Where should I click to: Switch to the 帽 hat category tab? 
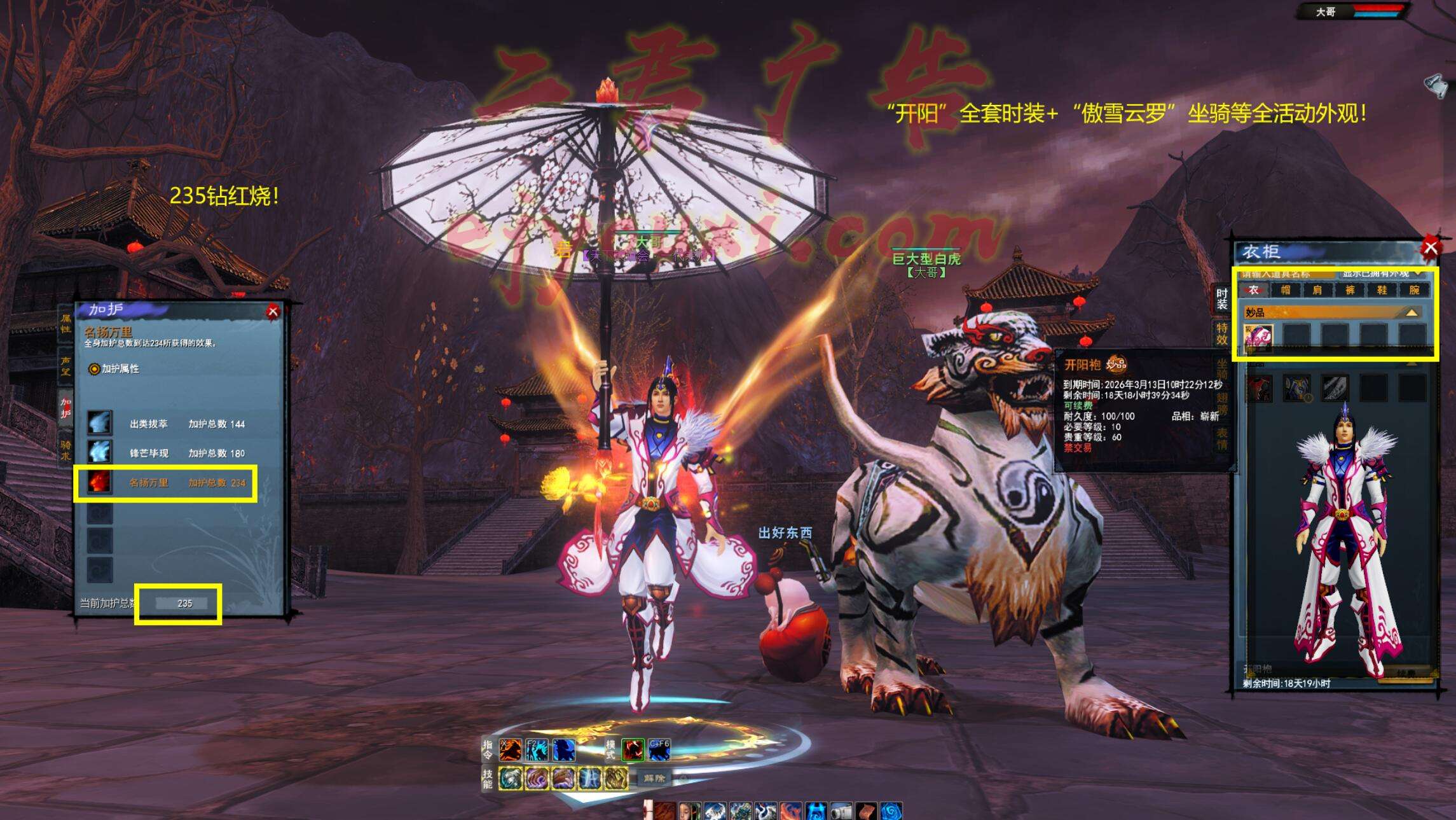(1286, 290)
